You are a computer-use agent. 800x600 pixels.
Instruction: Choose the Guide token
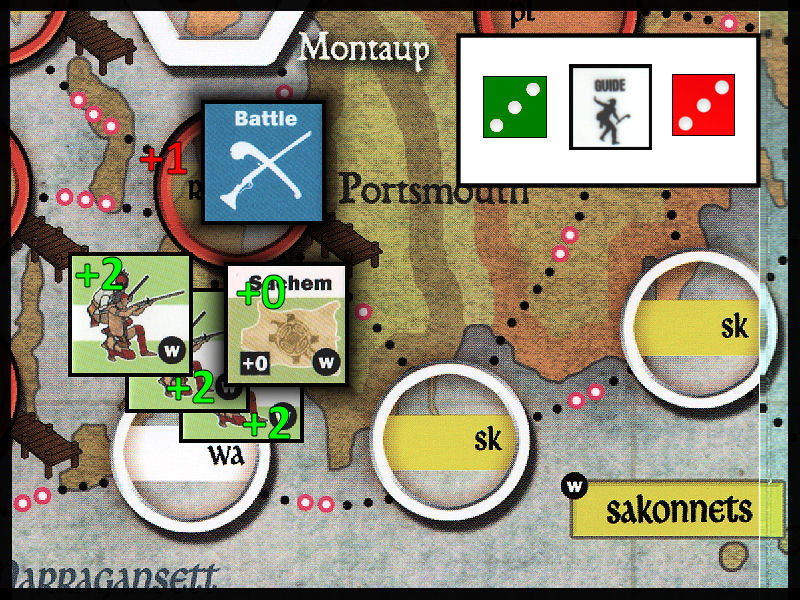coord(609,107)
